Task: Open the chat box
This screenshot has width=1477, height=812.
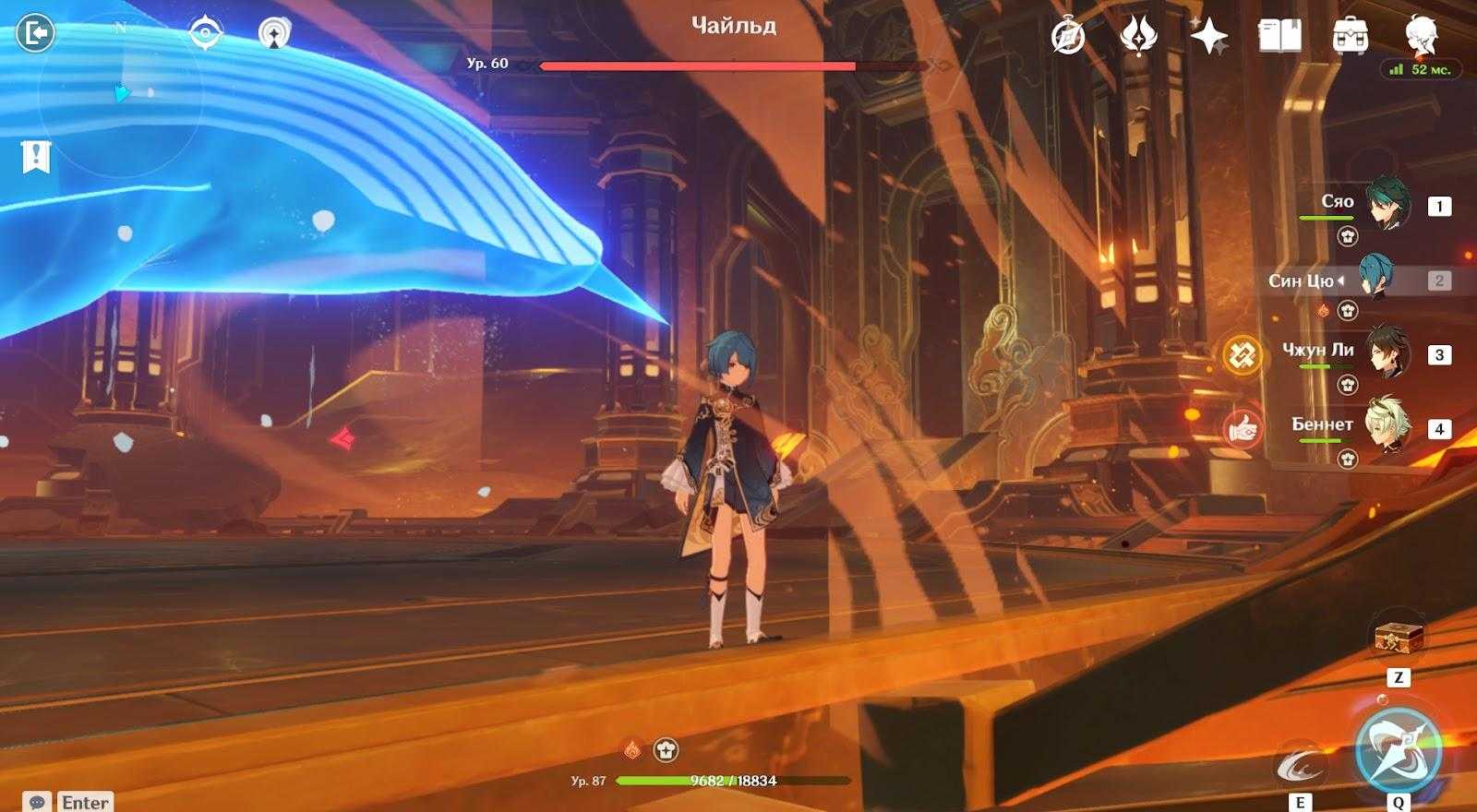Action: [38, 802]
